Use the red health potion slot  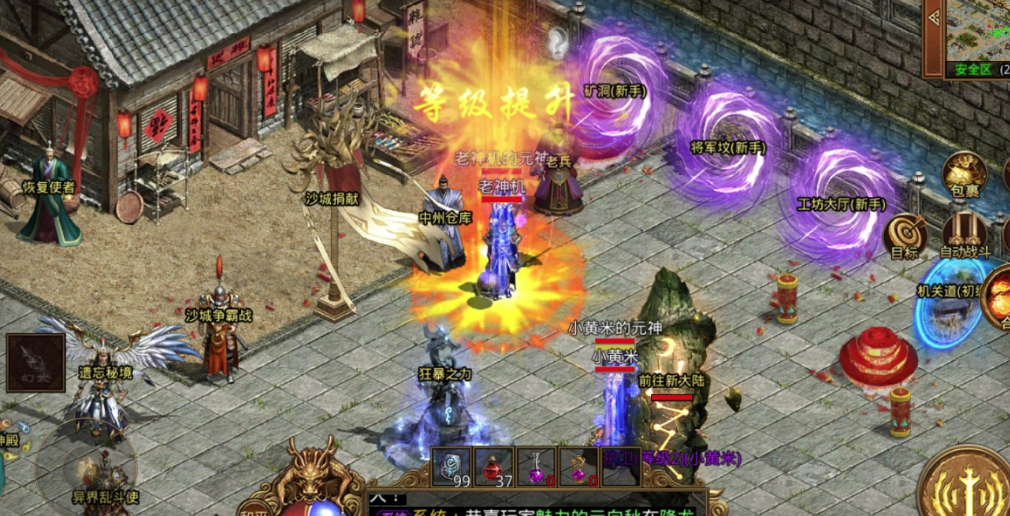[494, 466]
